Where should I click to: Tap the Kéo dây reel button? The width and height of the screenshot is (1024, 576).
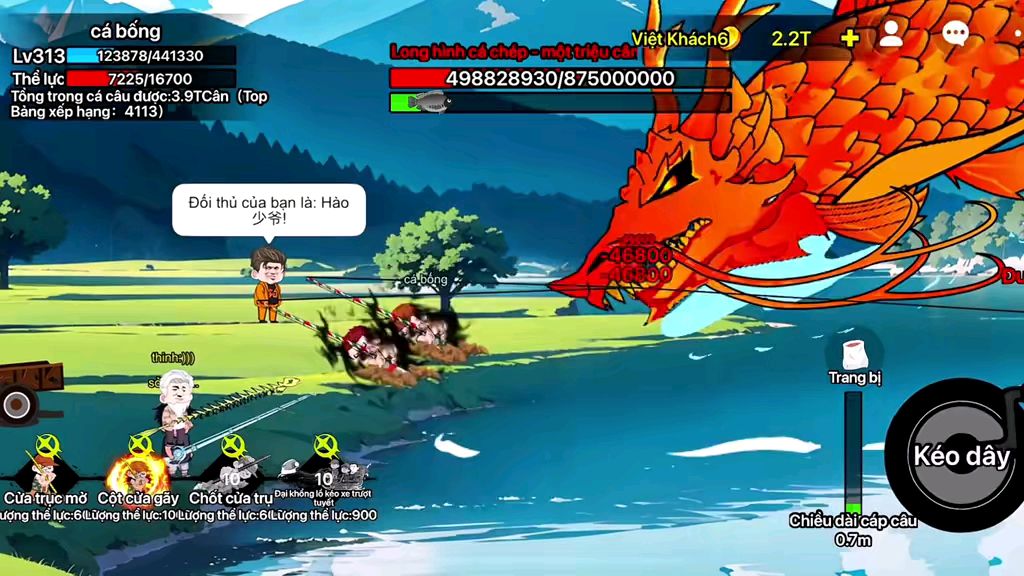960,456
